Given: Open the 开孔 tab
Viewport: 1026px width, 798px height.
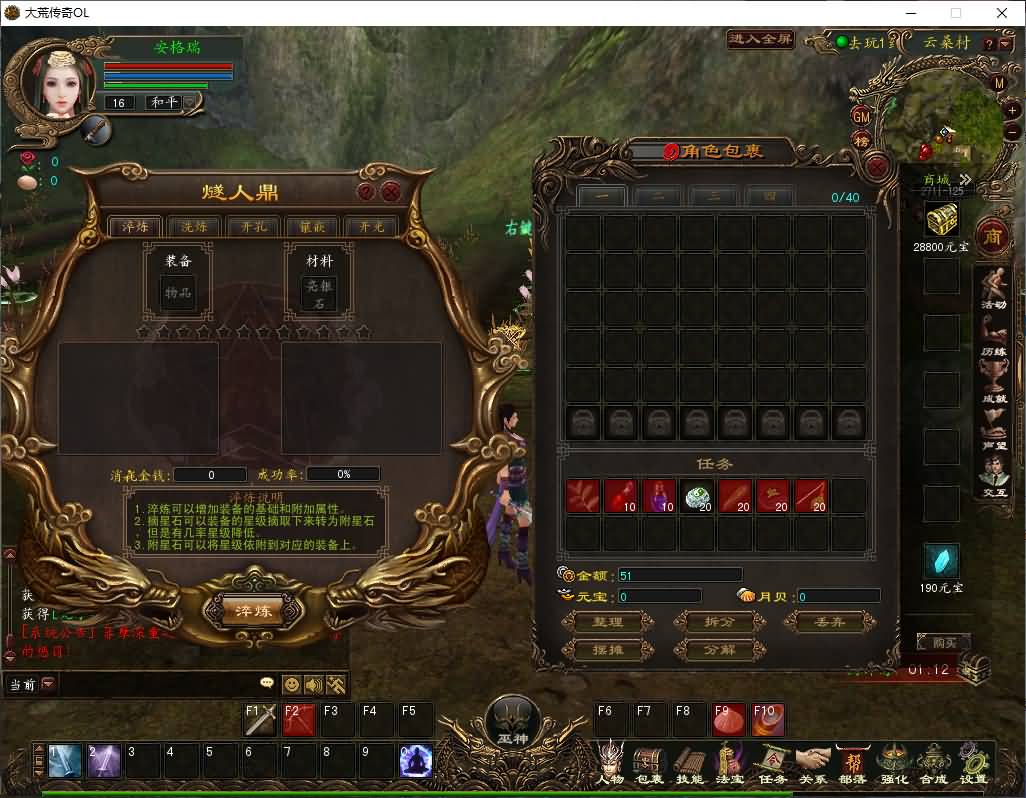Looking at the screenshot, I should coord(253,227).
